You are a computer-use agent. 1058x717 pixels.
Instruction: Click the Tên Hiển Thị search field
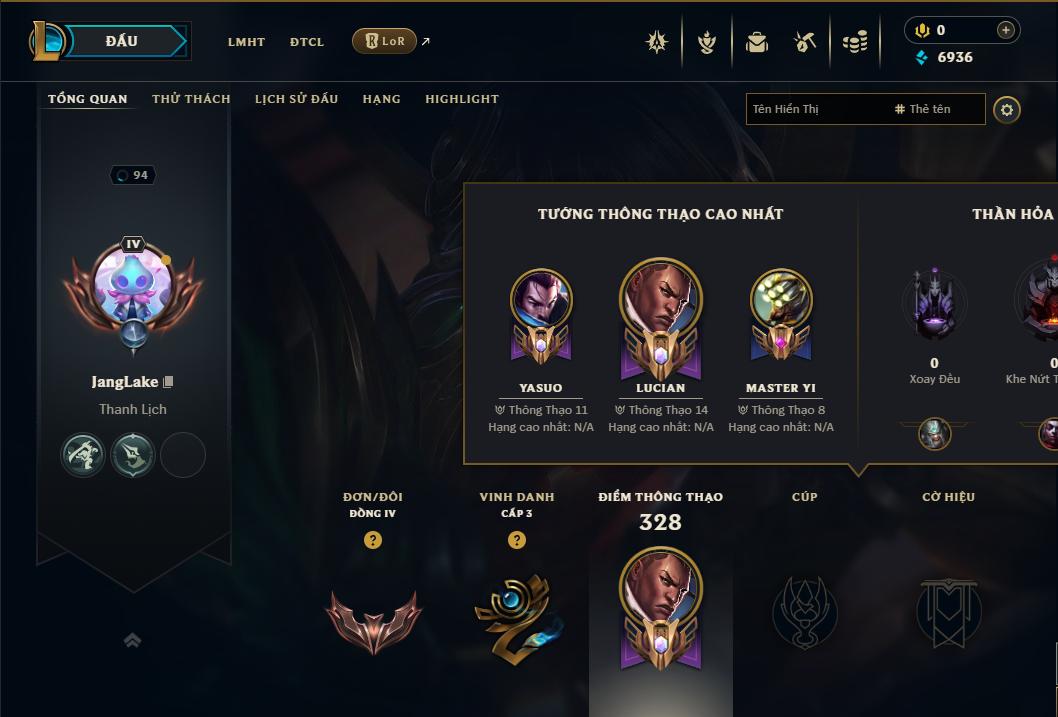(815, 109)
